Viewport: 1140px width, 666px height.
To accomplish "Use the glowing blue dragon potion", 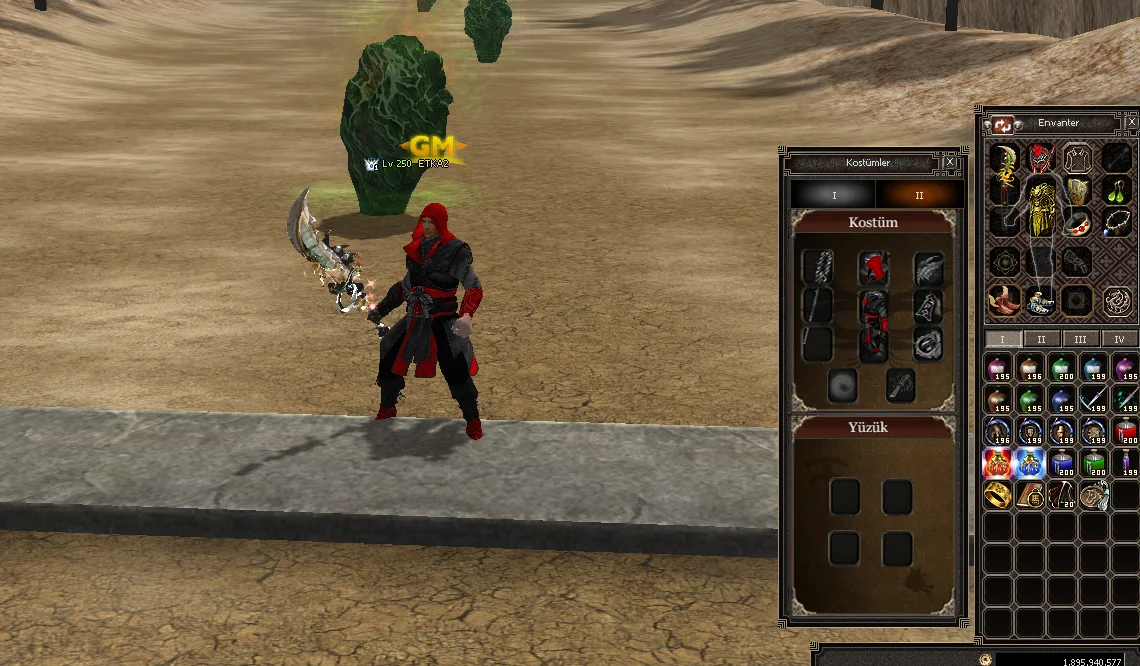I will pyautogui.click(x=1029, y=463).
